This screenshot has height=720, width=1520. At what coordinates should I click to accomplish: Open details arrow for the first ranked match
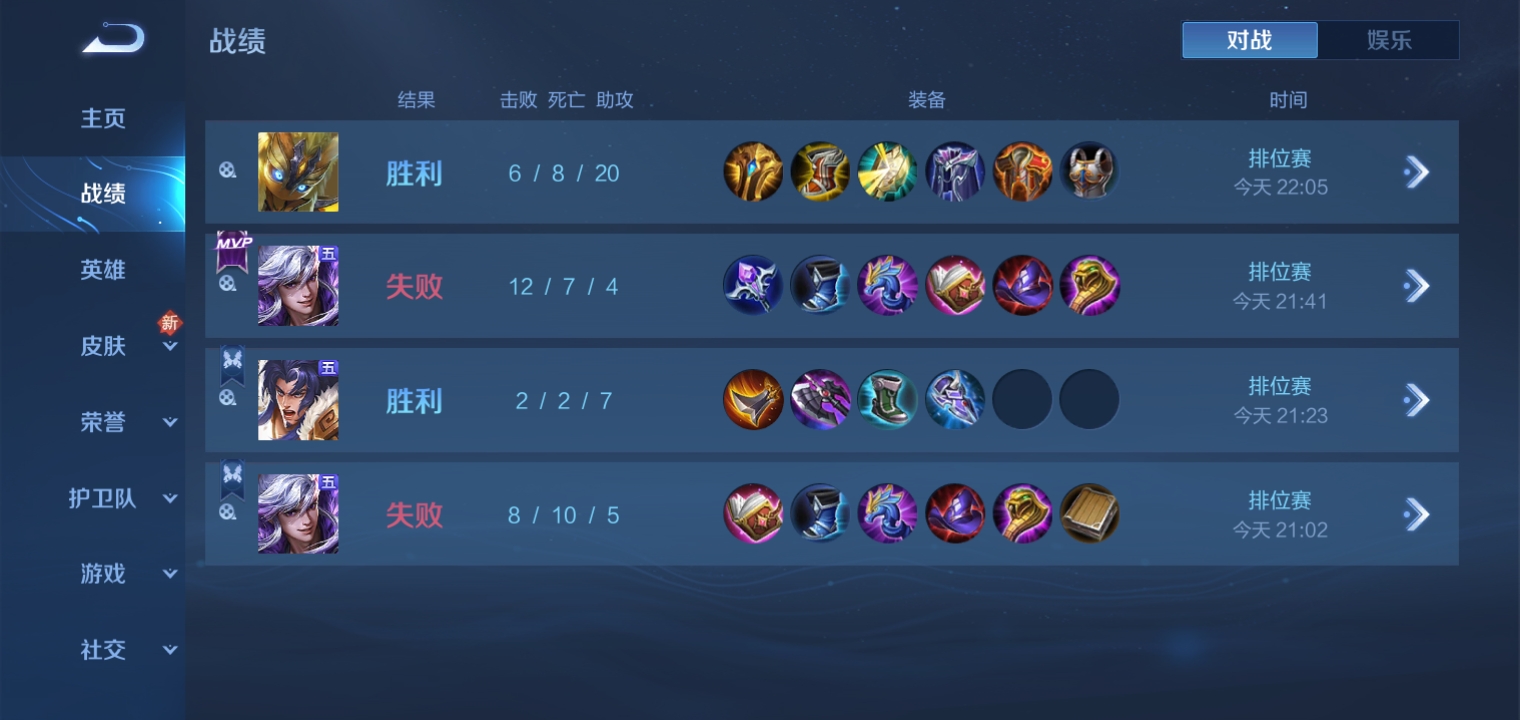1416,171
